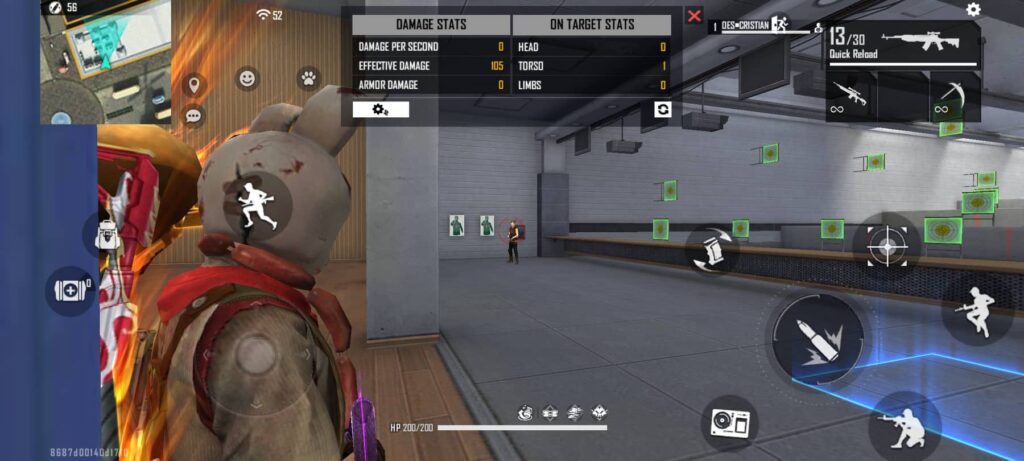Open the game settings gear icon
This screenshot has height=461, width=1024.
973,10
